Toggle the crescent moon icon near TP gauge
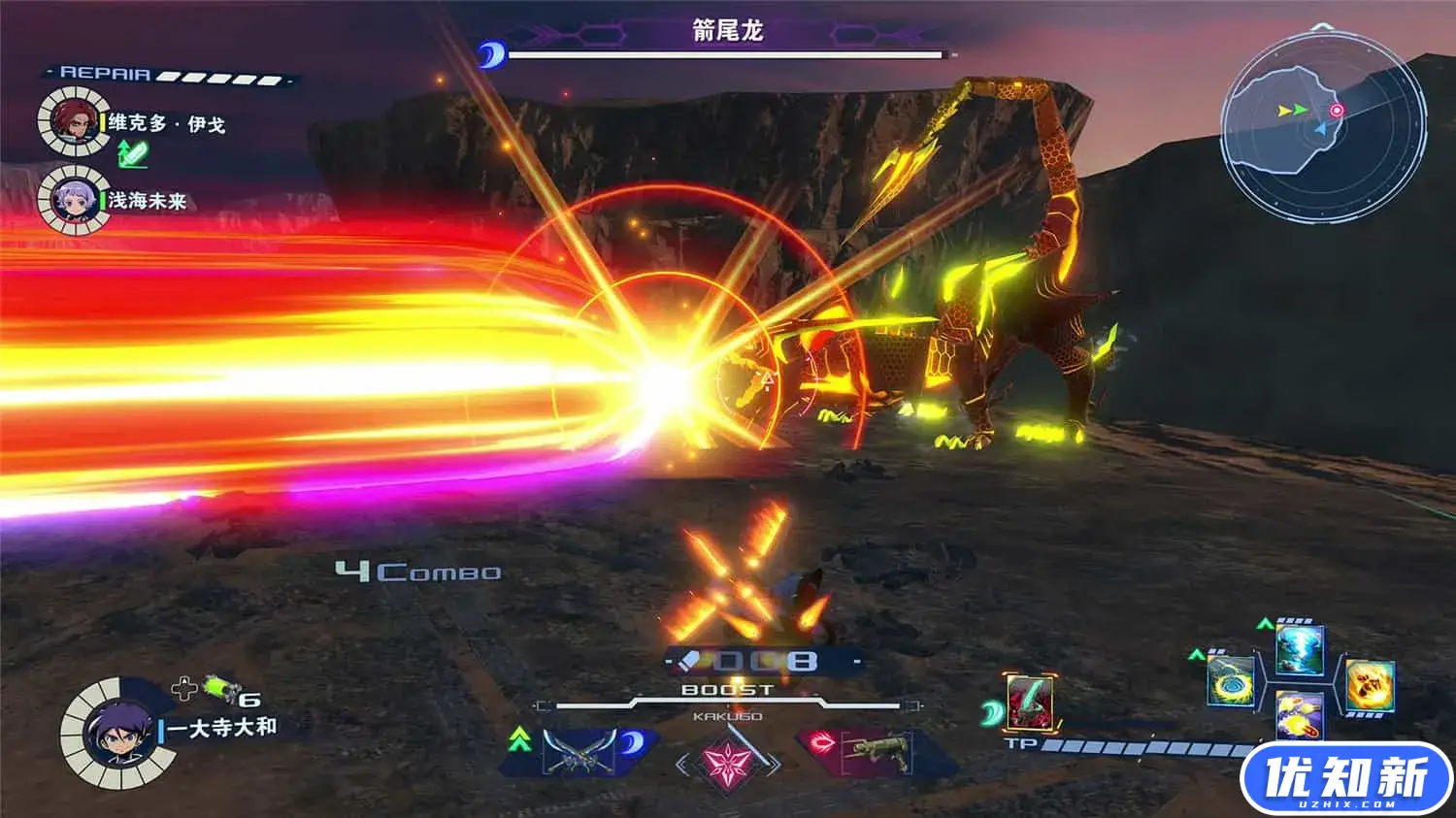This screenshot has height=818, width=1456. [993, 712]
